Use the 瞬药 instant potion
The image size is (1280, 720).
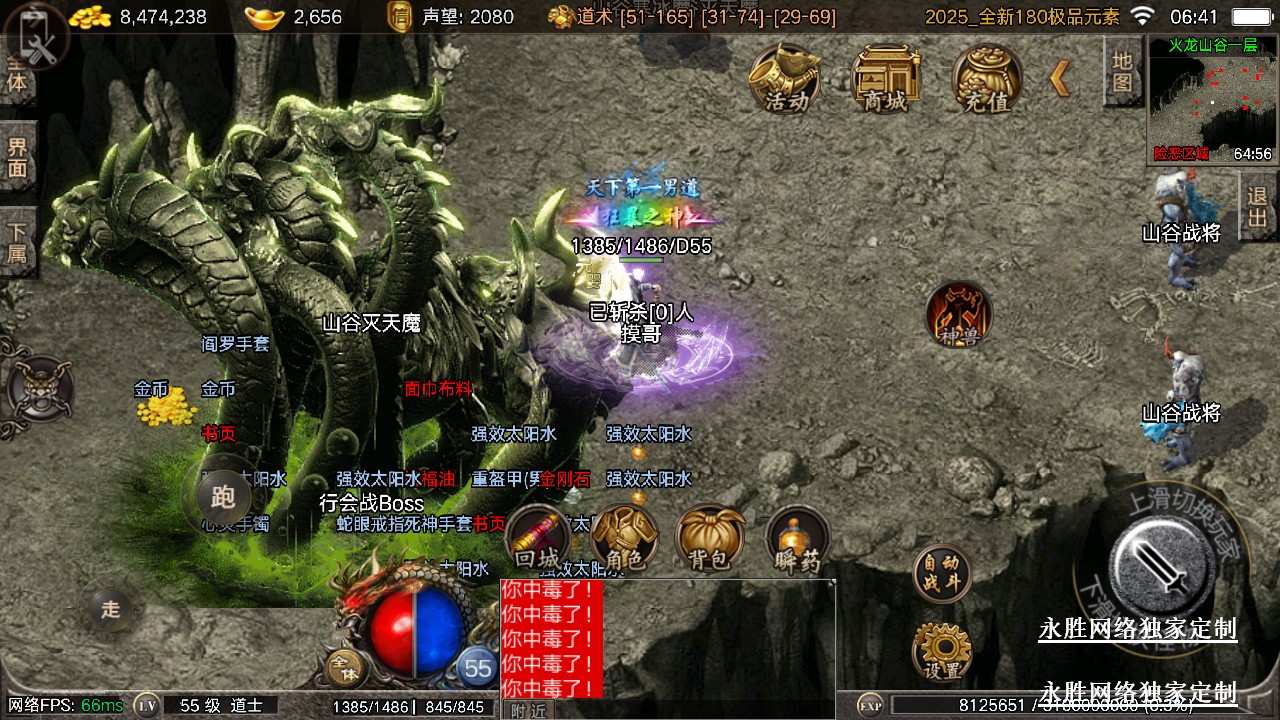(x=797, y=541)
